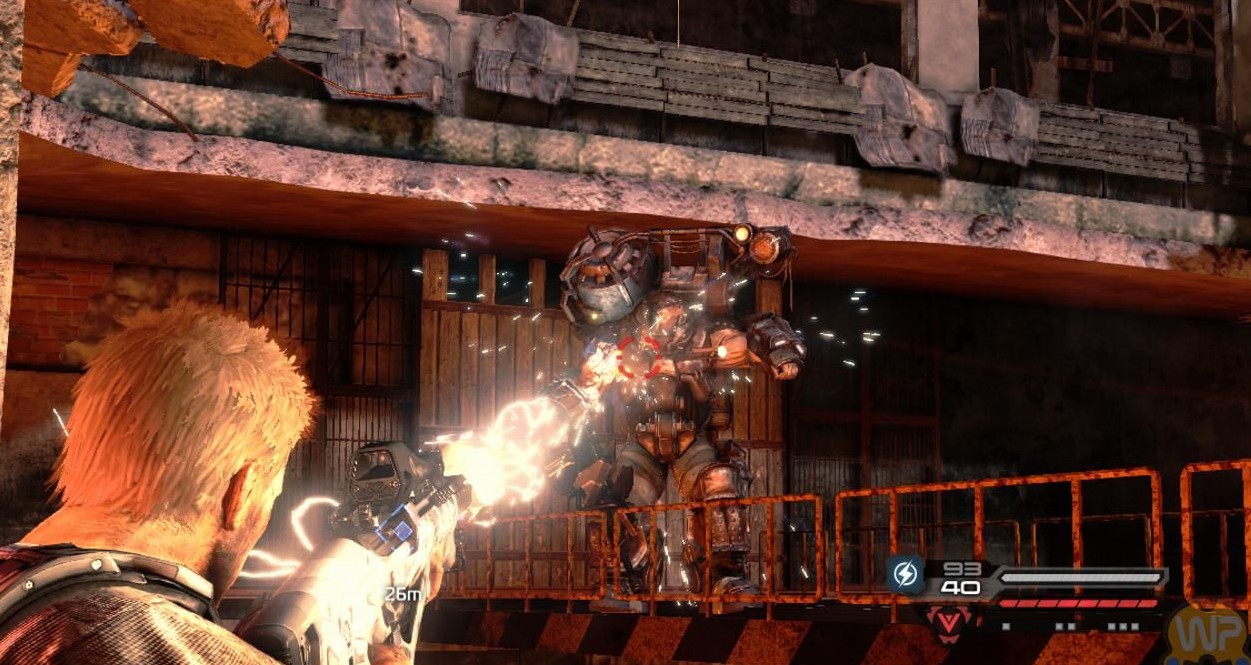Select the lightning bolt weapon icon
This screenshot has width=1251, height=665.
pos(904,576)
